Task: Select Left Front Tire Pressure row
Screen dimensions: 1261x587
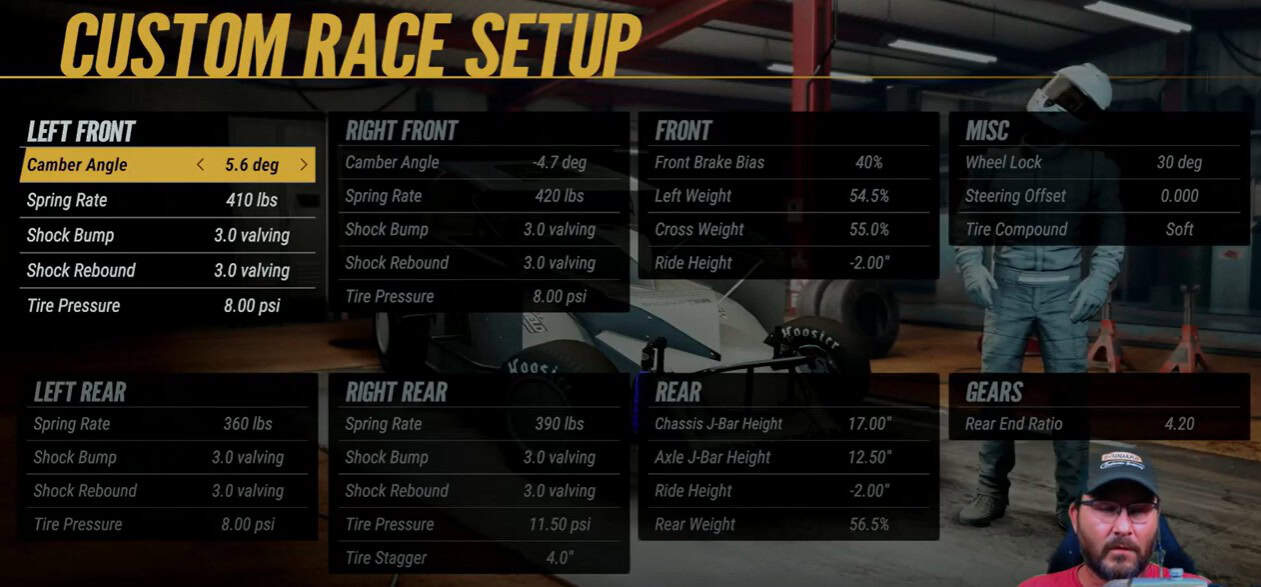Action: (x=167, y=305)
